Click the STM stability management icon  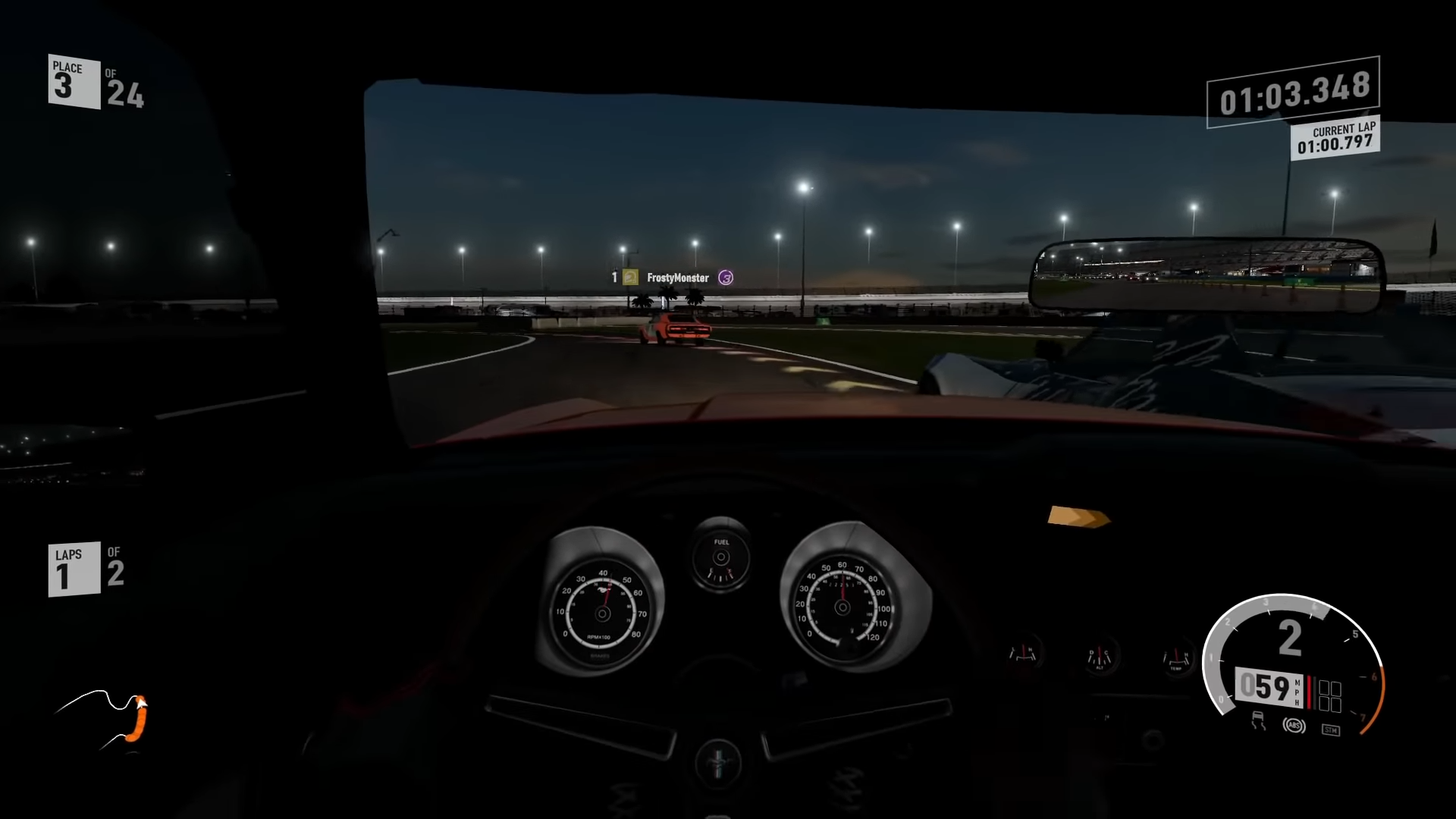(x=1332, y=730)
